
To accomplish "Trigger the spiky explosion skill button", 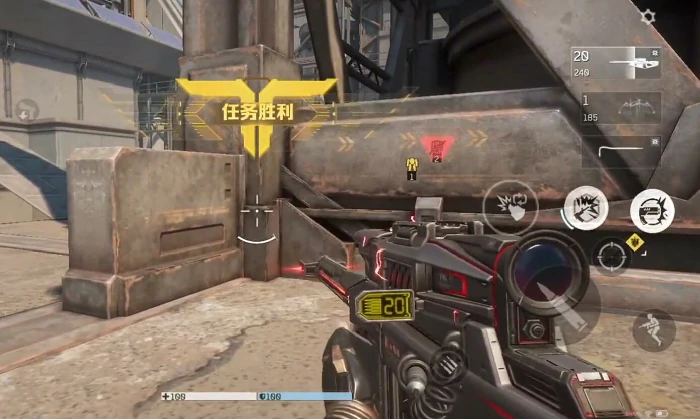I will pyautogui.click(x=585, y=208).
